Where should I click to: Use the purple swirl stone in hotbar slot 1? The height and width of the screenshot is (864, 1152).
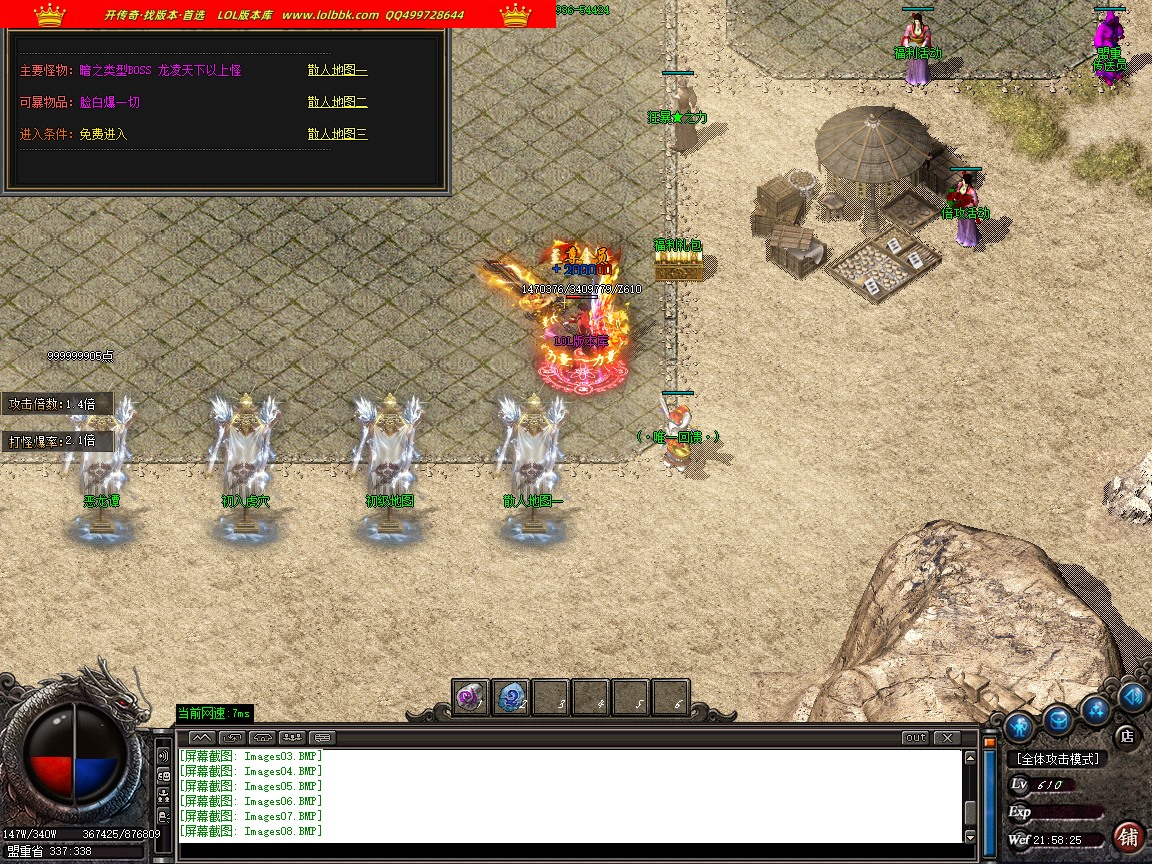tap(471, 698)
